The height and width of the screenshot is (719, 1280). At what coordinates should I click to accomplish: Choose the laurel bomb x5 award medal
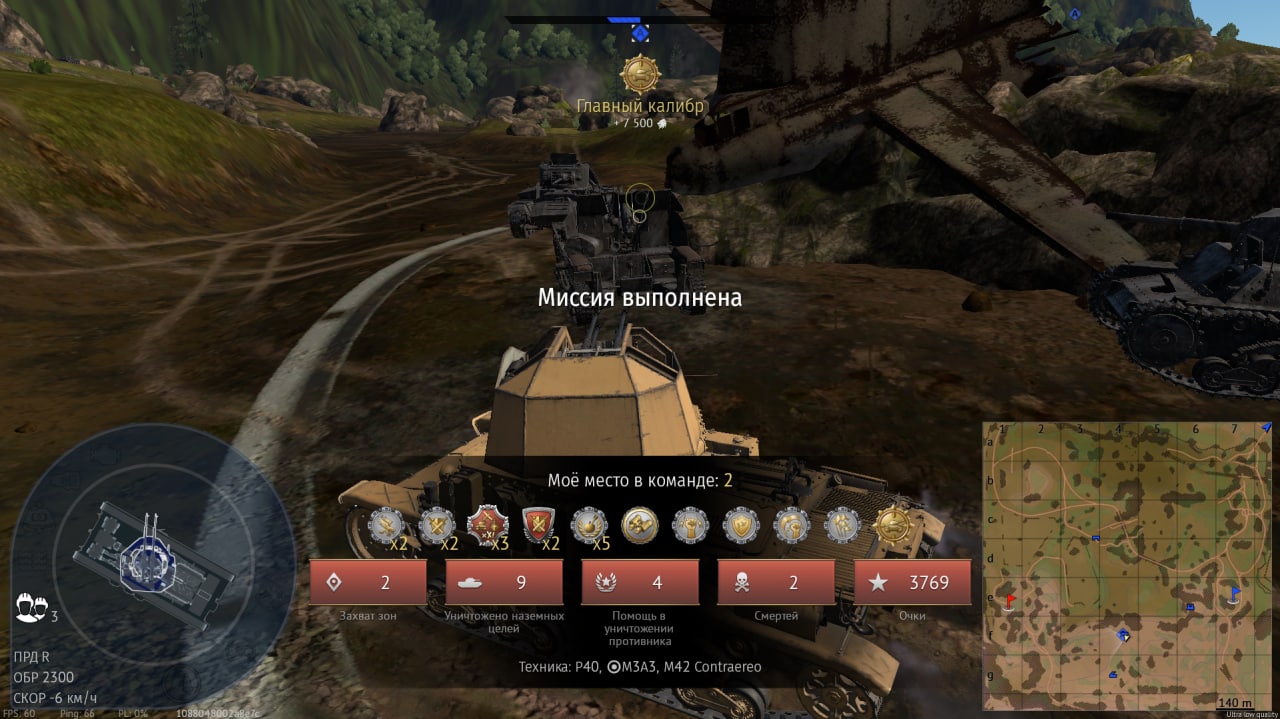590,525
